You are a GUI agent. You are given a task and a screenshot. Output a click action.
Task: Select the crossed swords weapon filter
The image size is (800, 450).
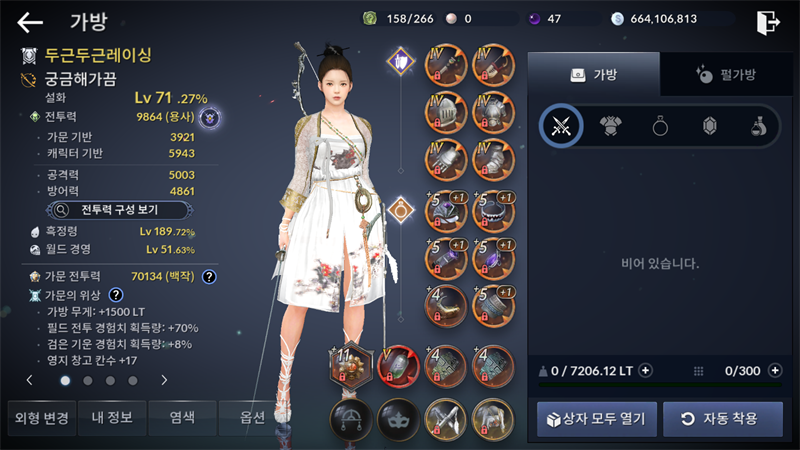pos(561,126)
